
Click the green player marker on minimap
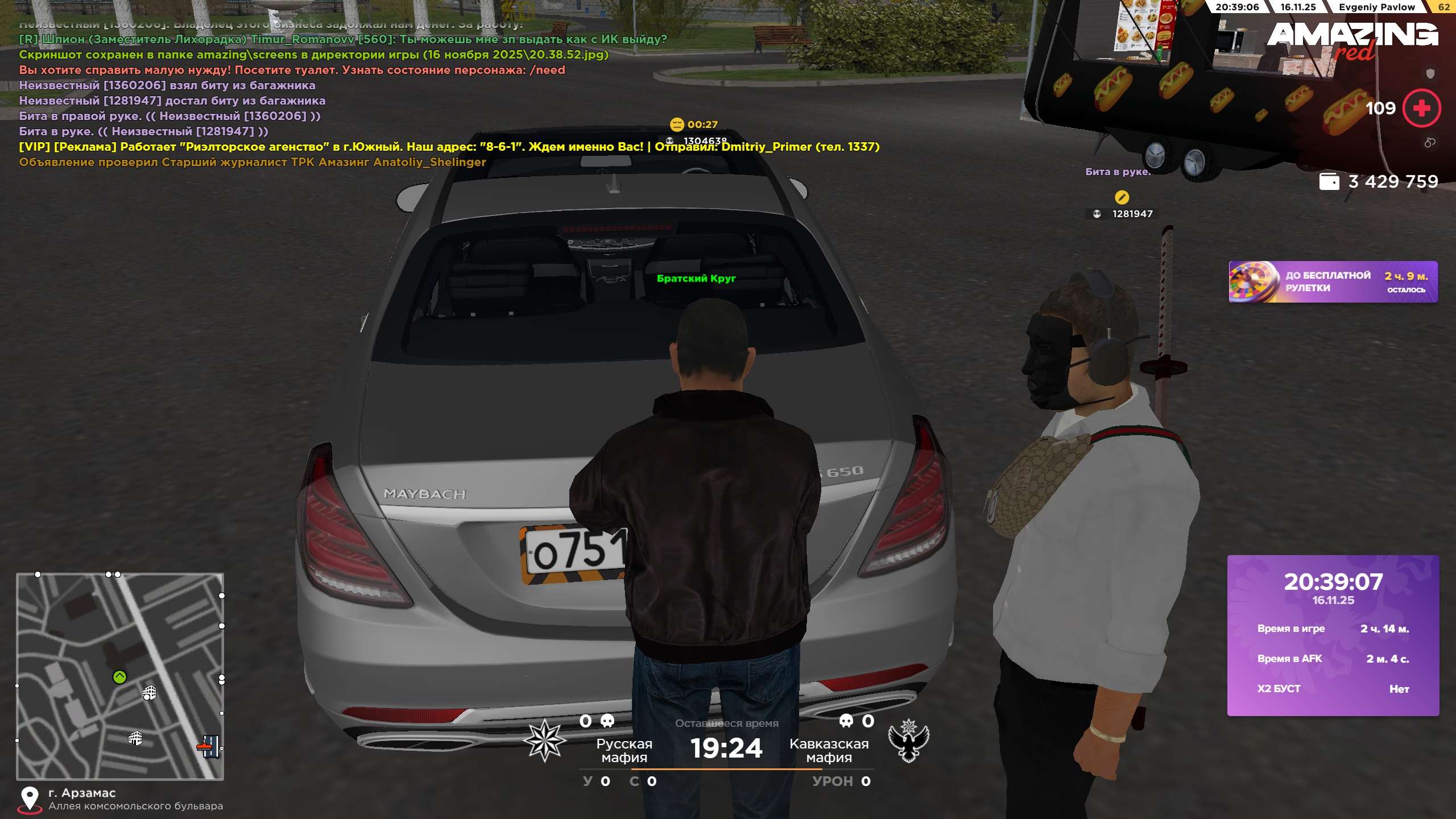[119, 677]
